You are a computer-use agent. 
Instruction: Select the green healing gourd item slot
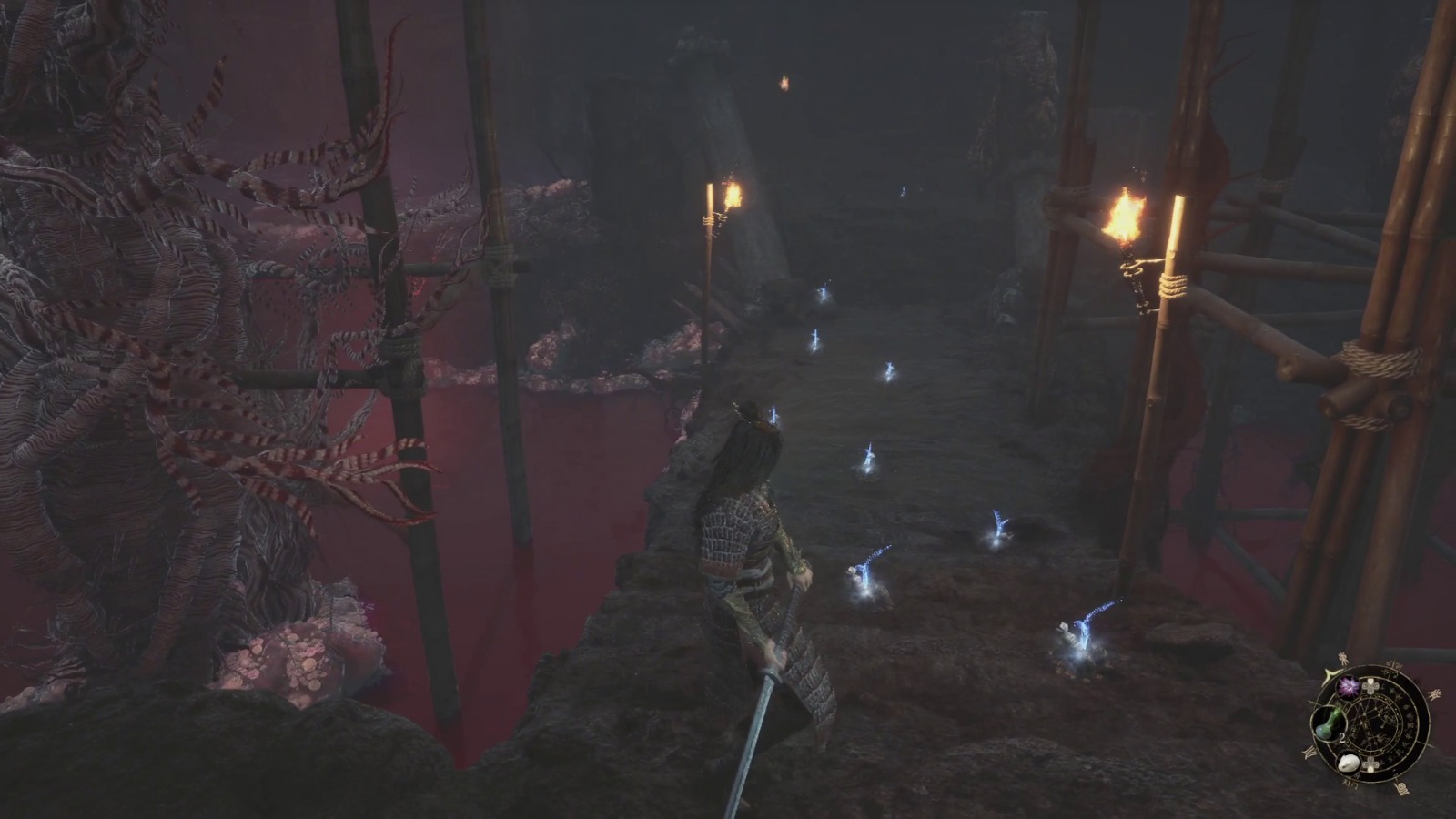coord(1327,723)
